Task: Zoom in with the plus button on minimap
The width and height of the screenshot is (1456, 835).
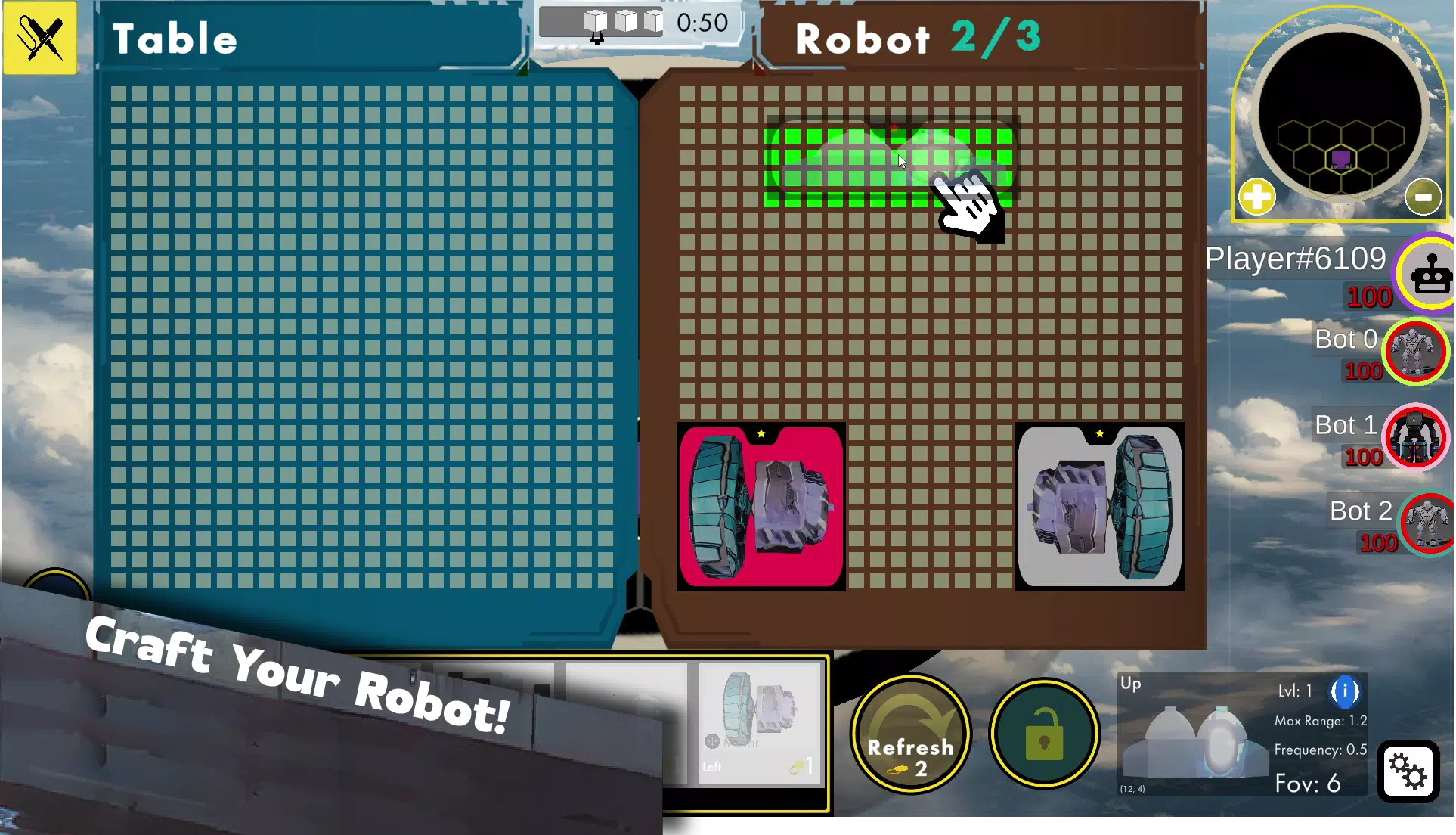Action: pyautogui.click(x=1256, y=196)
